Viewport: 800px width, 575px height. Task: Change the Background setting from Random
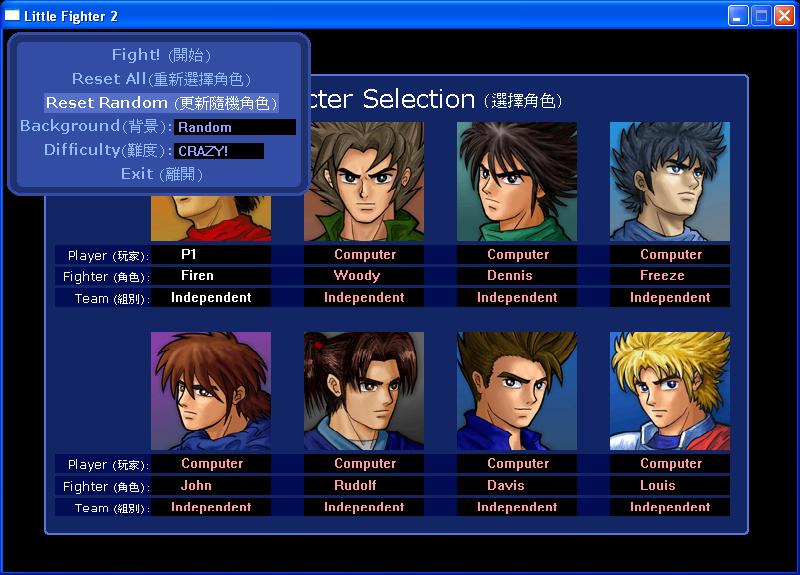pos(235,127)
